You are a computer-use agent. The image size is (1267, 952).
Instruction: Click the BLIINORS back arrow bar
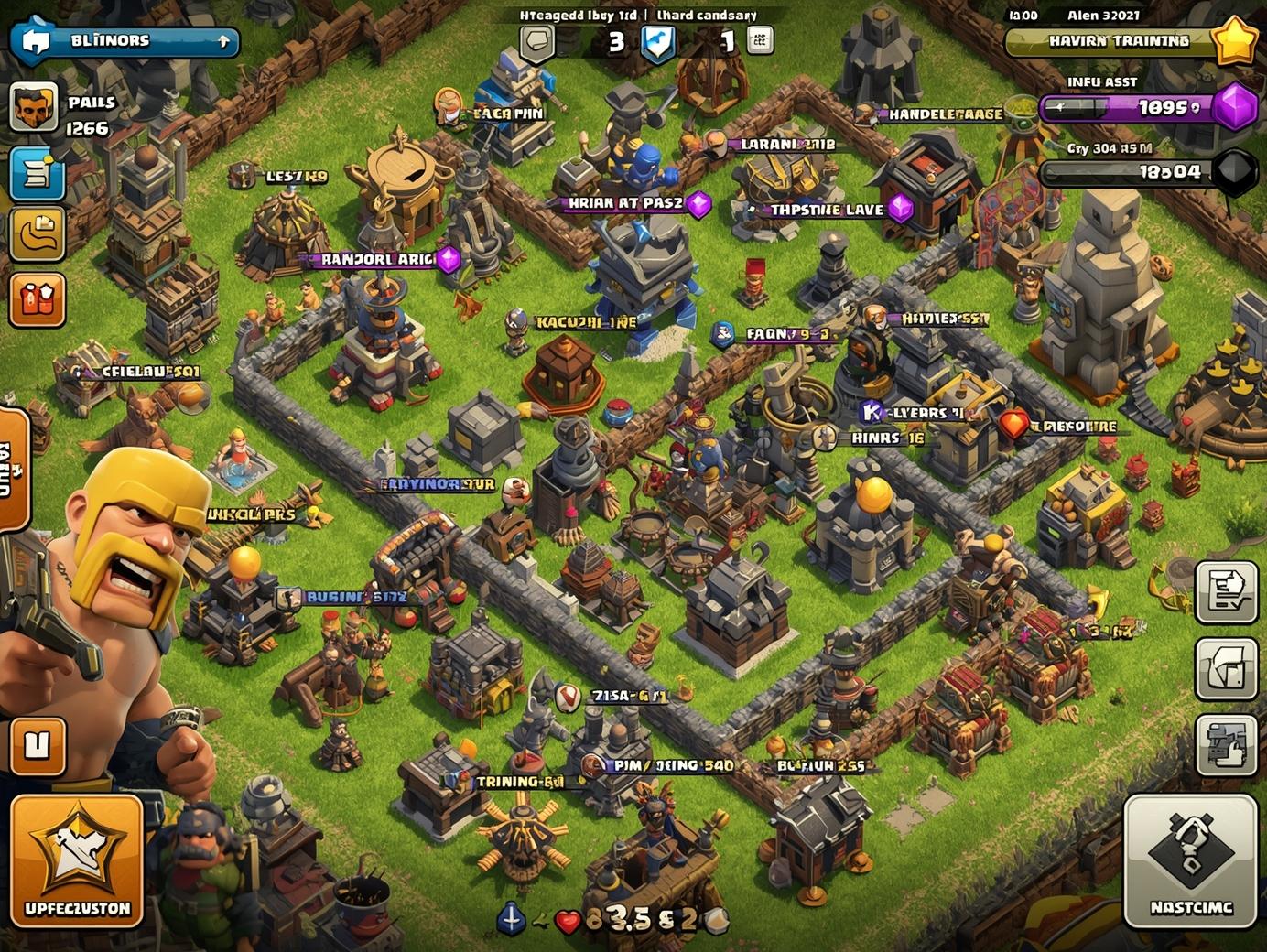tap(125, 41)
